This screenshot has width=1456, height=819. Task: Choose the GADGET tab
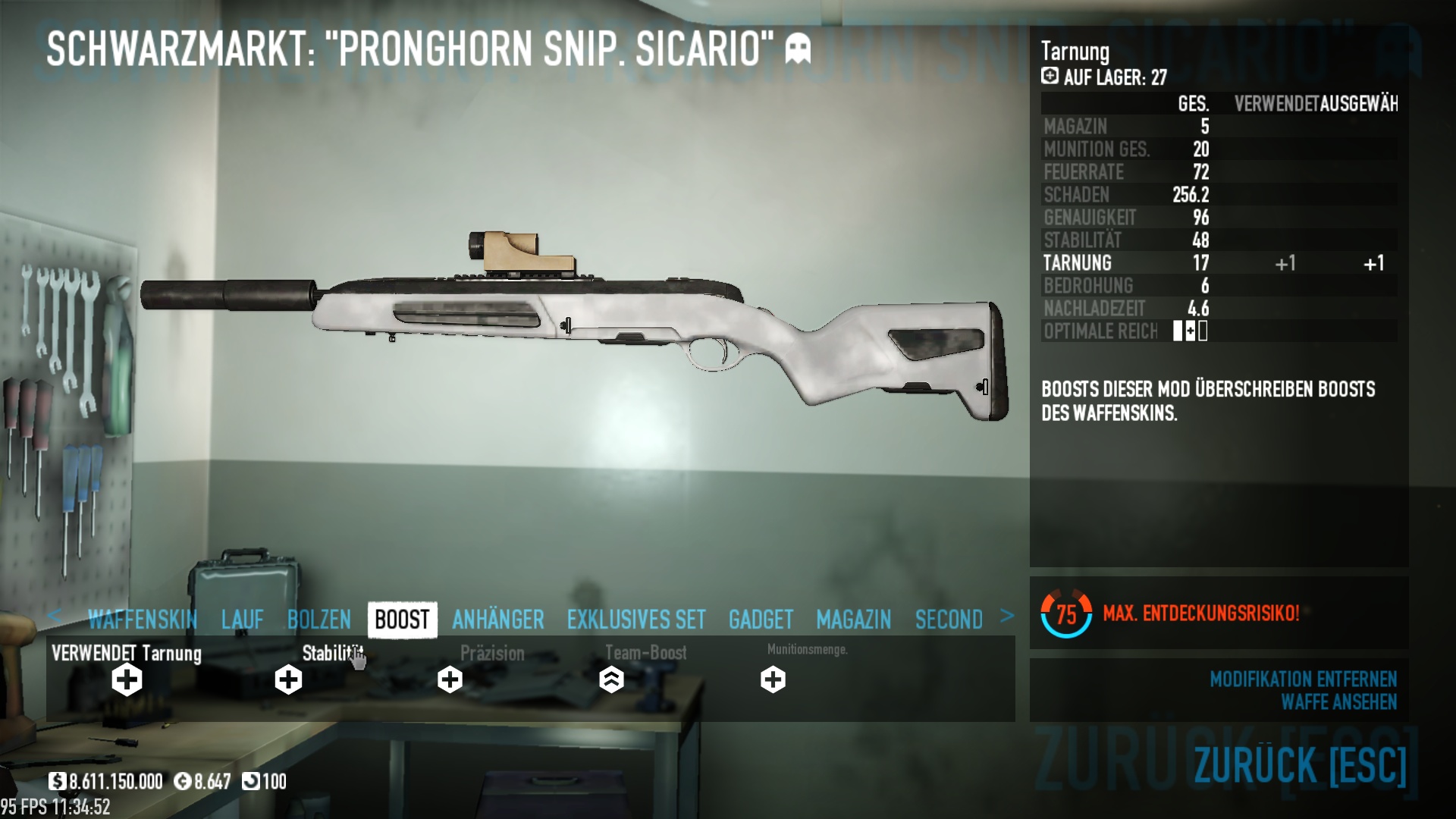point(761,620)
